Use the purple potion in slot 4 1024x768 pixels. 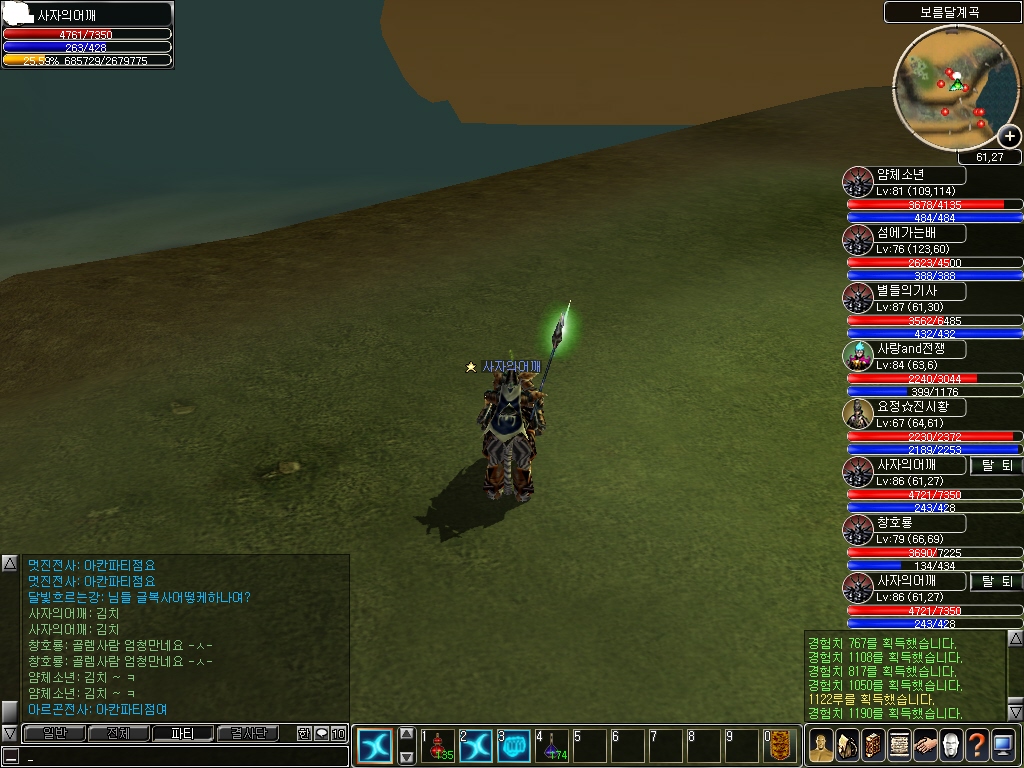click(551, 746)
